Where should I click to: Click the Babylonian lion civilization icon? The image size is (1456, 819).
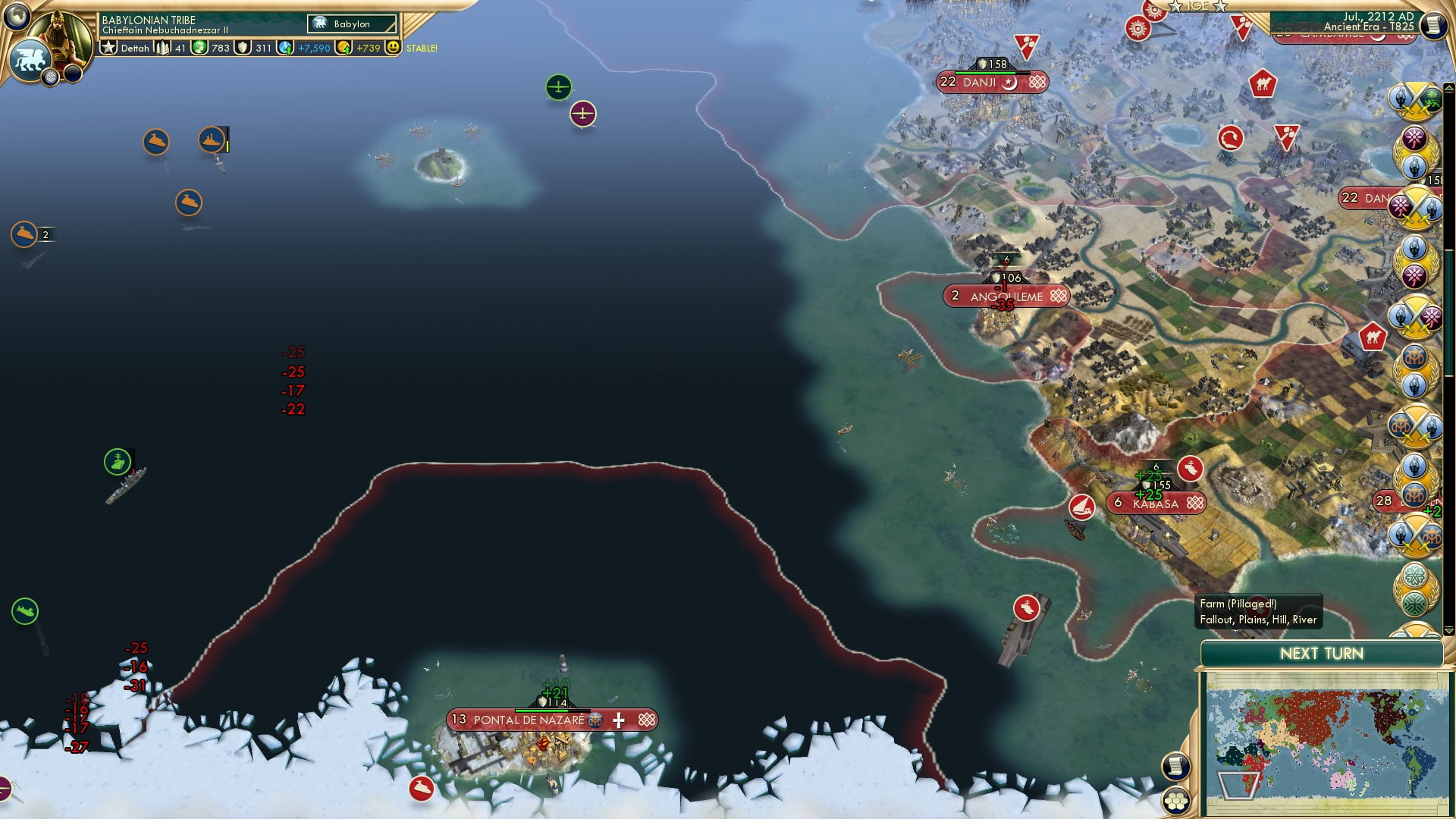30,58
